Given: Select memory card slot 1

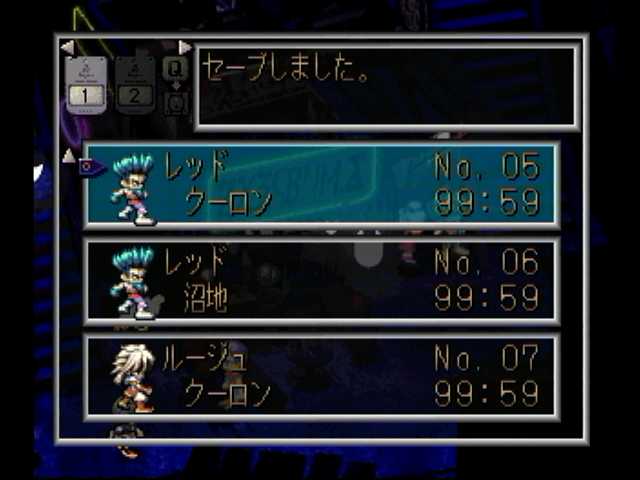Looking at the screenshot, I should click(x=87, y=84).
